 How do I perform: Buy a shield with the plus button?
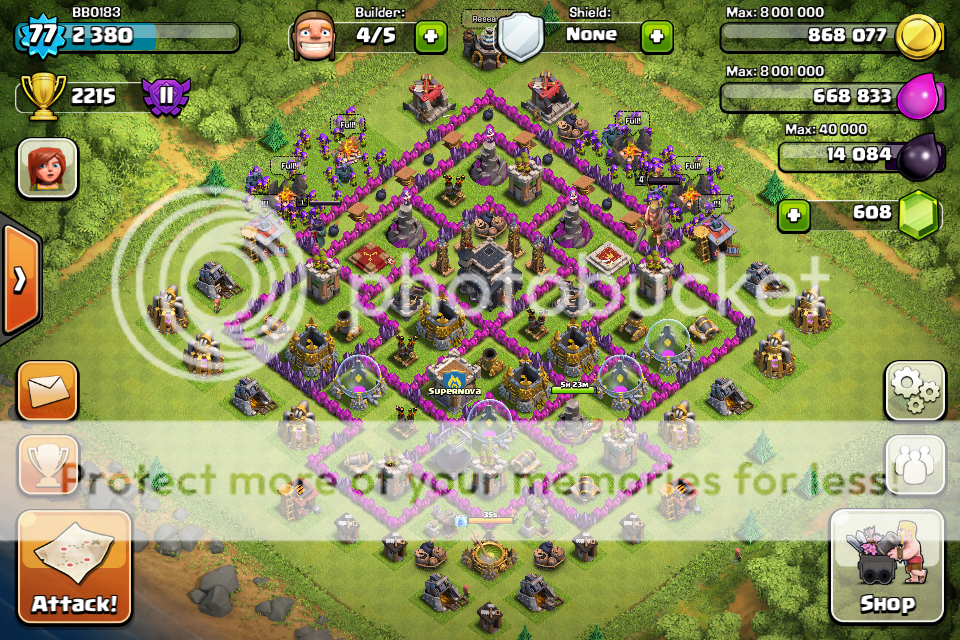(656, 37)
